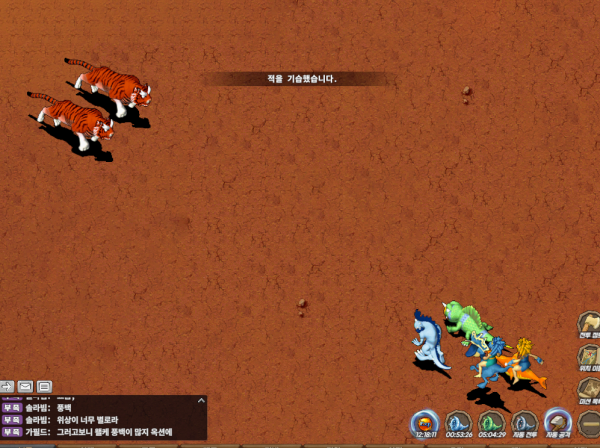Open the mail envelope icon above chat
The image size is (600, 448).
point(24,386)
